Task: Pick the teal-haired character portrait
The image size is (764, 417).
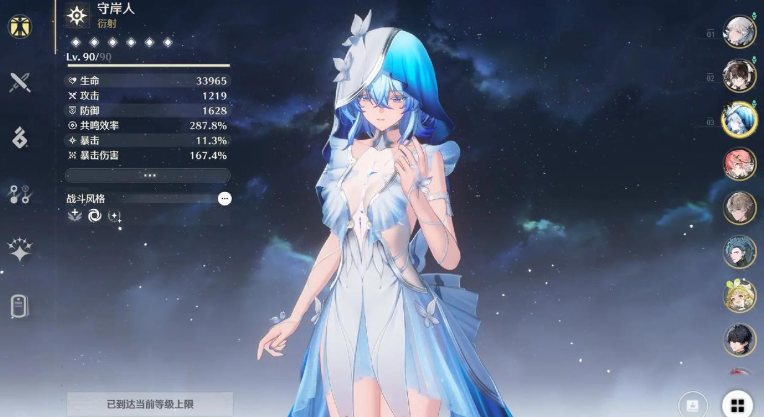Action: pos(739,251)
